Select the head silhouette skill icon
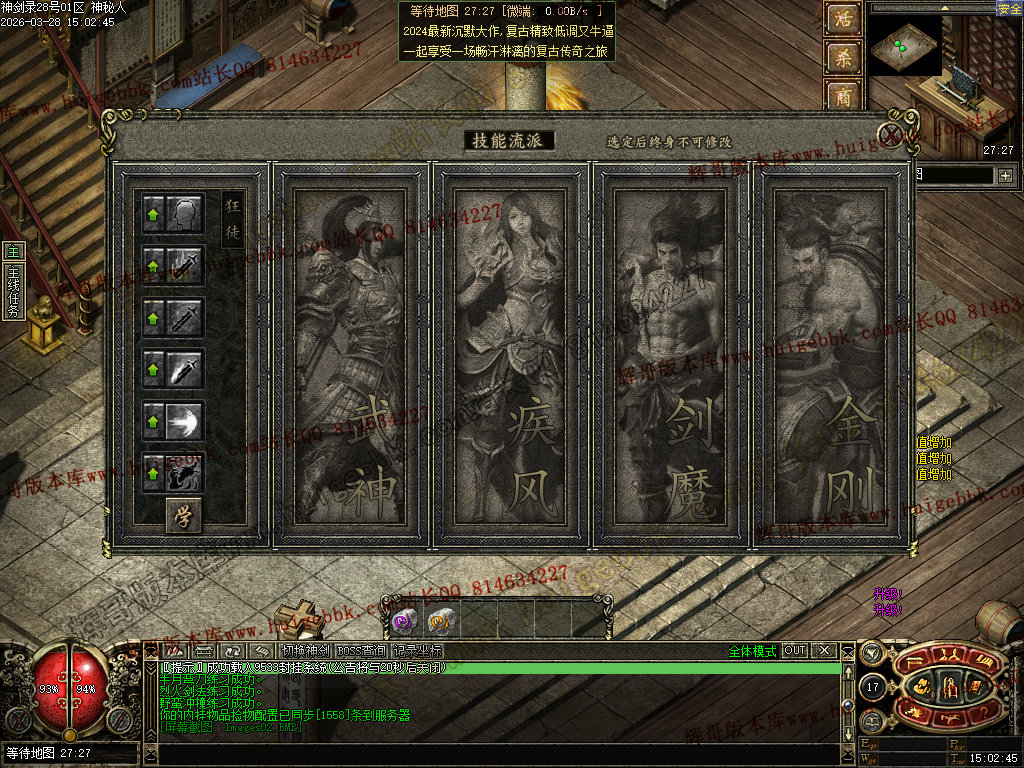Image resolution: width=1024 pixels, height=768 pixels. (183, 213)
